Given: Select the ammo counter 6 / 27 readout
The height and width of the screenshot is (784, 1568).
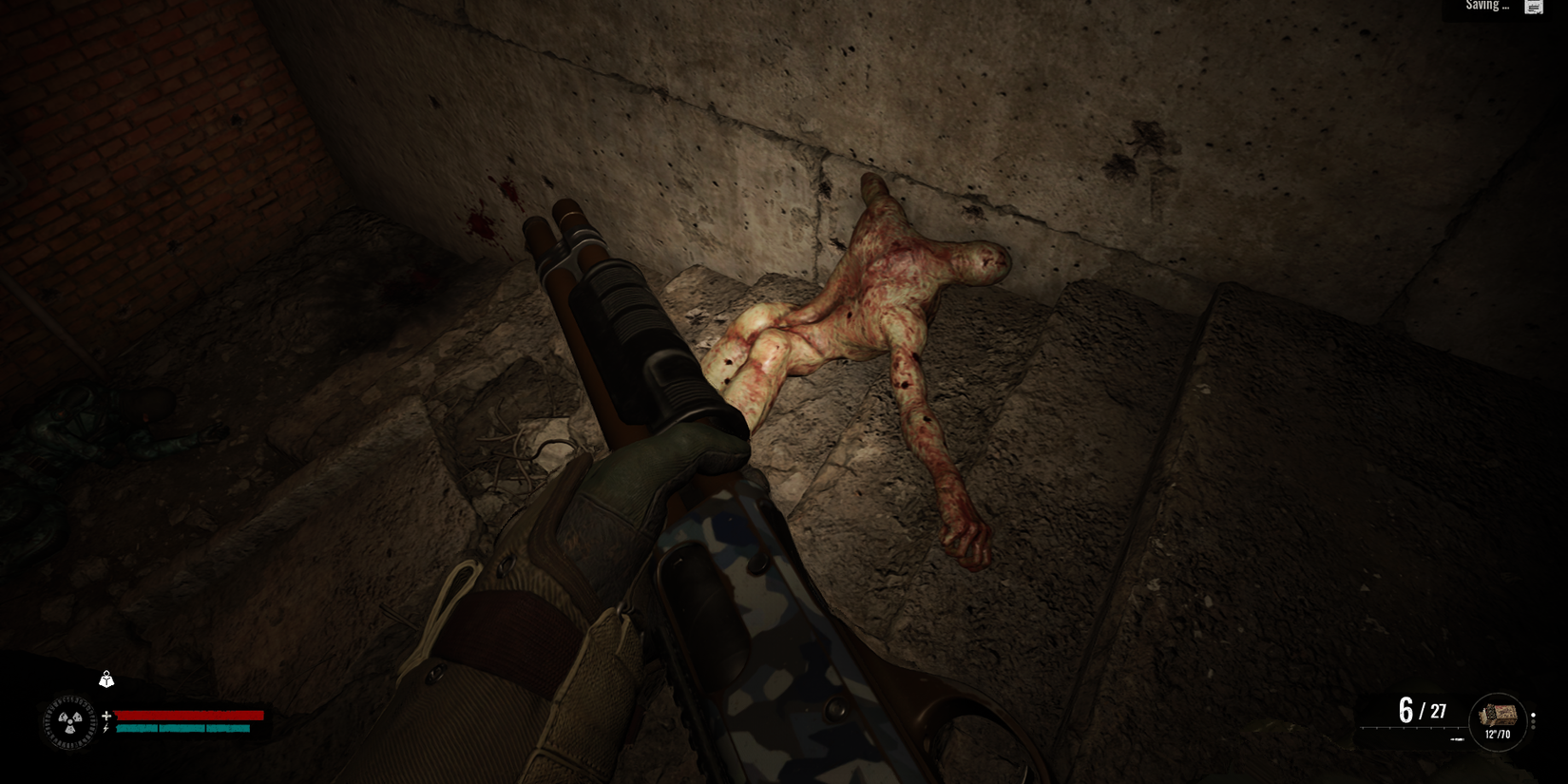Looking at the screenshot, I should coord(1423,710).
